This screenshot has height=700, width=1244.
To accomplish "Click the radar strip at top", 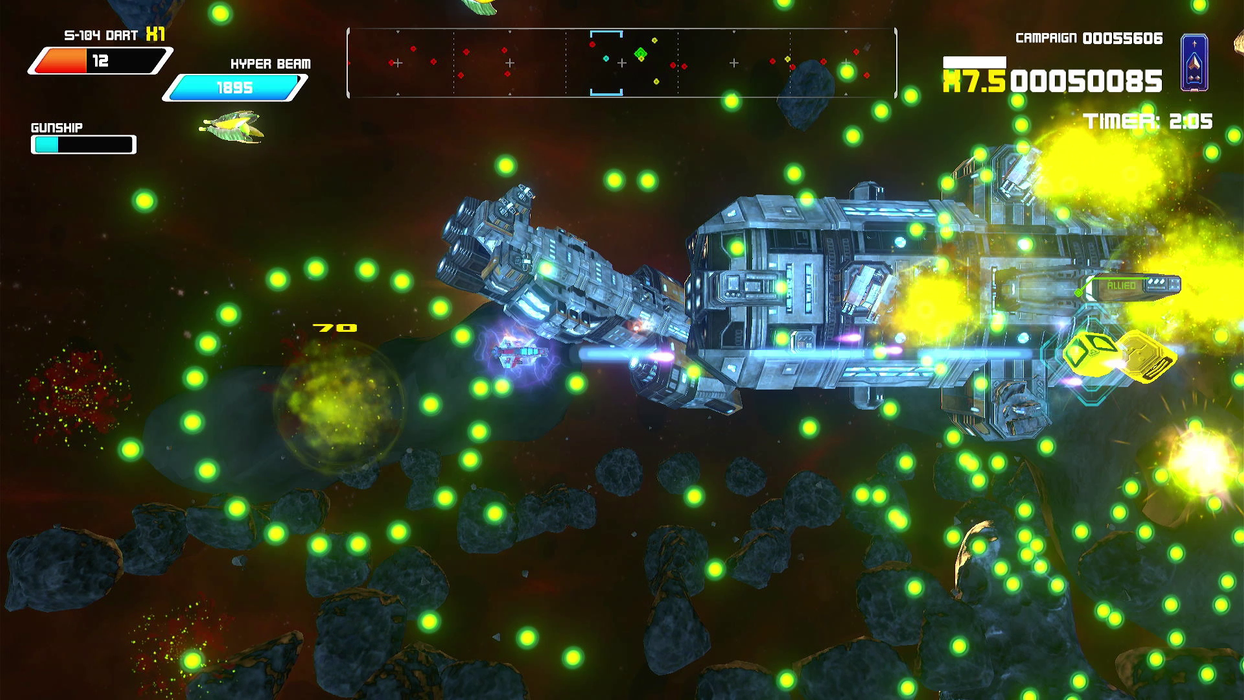I will 621,63.
